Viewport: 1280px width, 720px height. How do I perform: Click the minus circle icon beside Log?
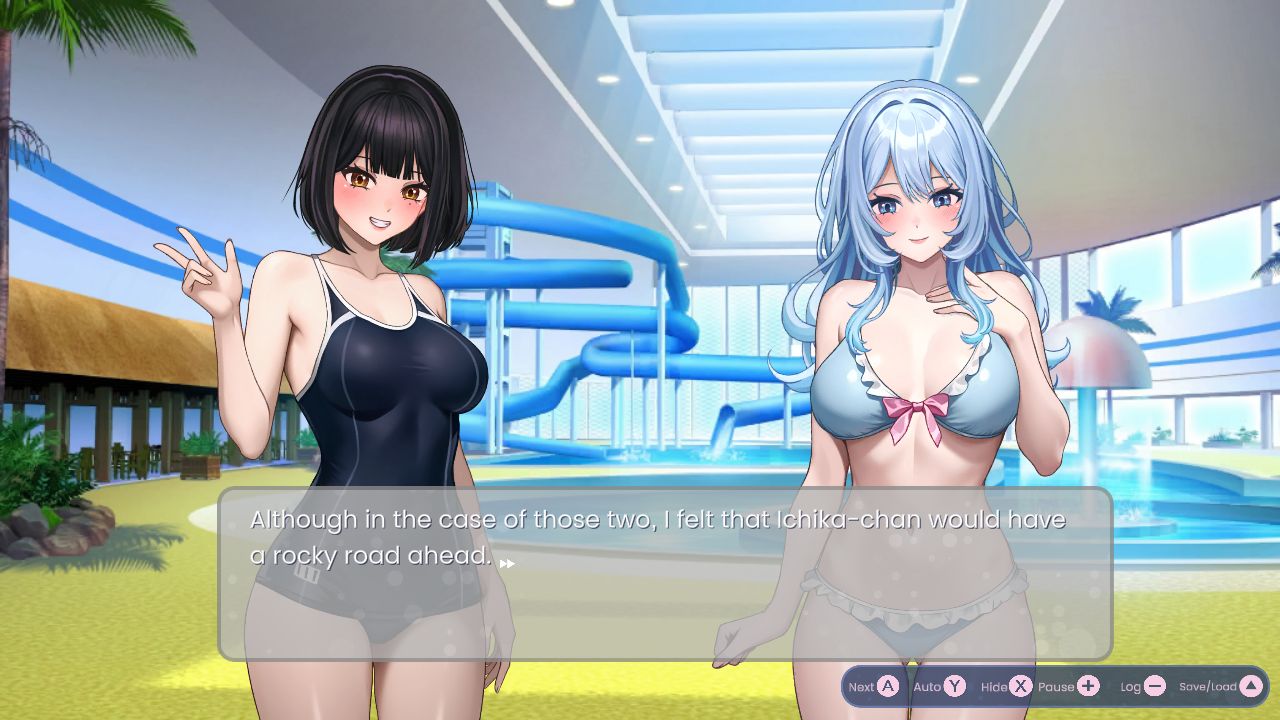pyautogui.click(x=1155, y=686)
